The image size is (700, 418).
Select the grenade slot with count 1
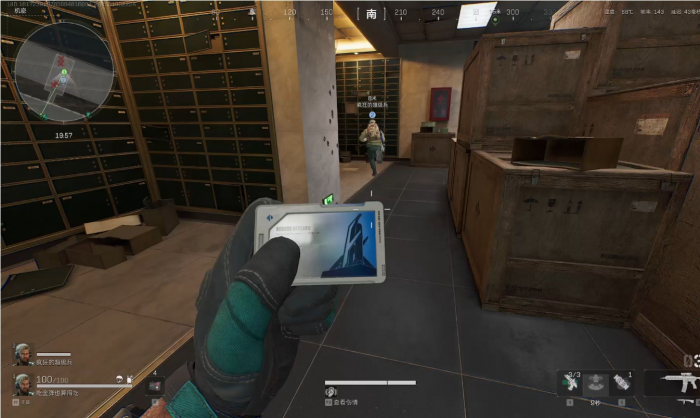tap(623, 383)
